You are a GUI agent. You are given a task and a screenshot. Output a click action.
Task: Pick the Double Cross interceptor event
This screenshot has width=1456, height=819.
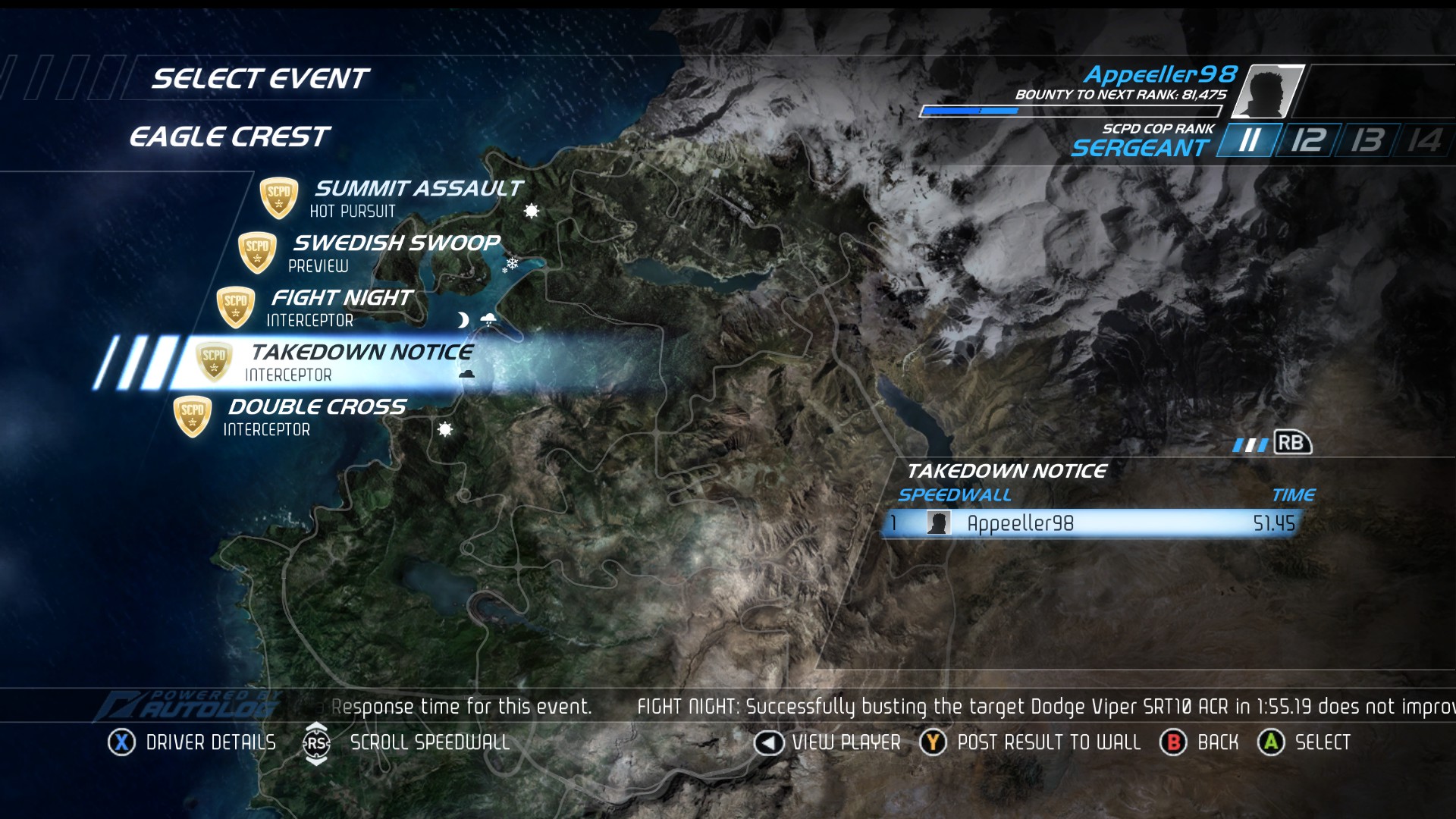coord(317,416)
